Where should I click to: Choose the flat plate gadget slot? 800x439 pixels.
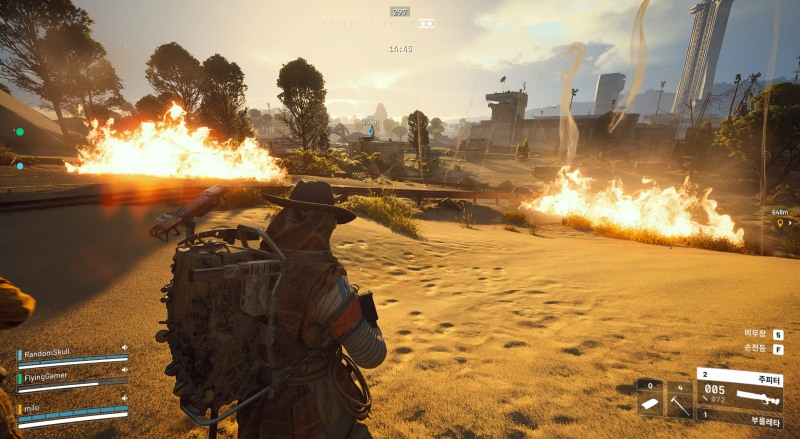(649, 398)
